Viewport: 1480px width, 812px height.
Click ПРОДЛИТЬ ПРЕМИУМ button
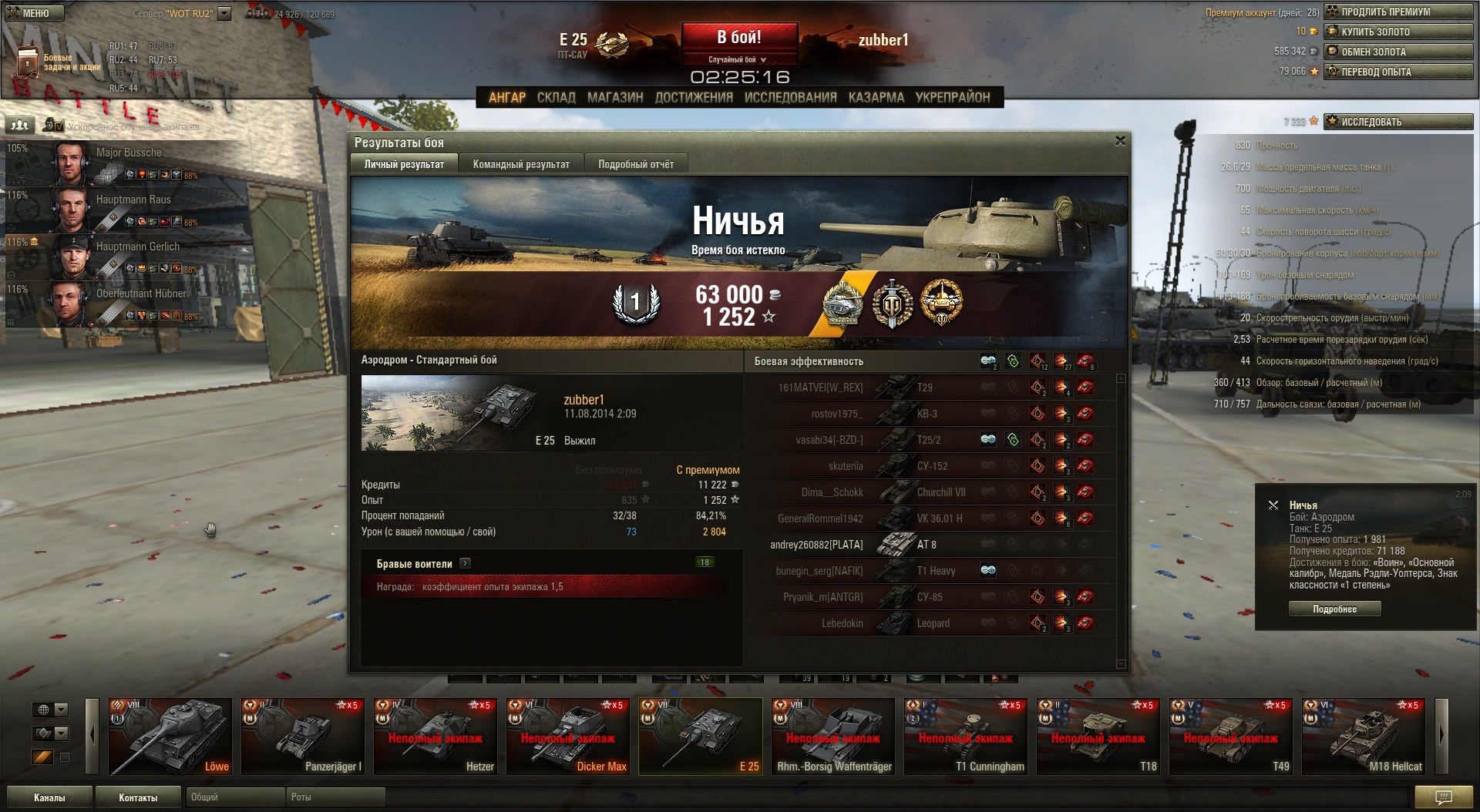[x=1398, y=12]
